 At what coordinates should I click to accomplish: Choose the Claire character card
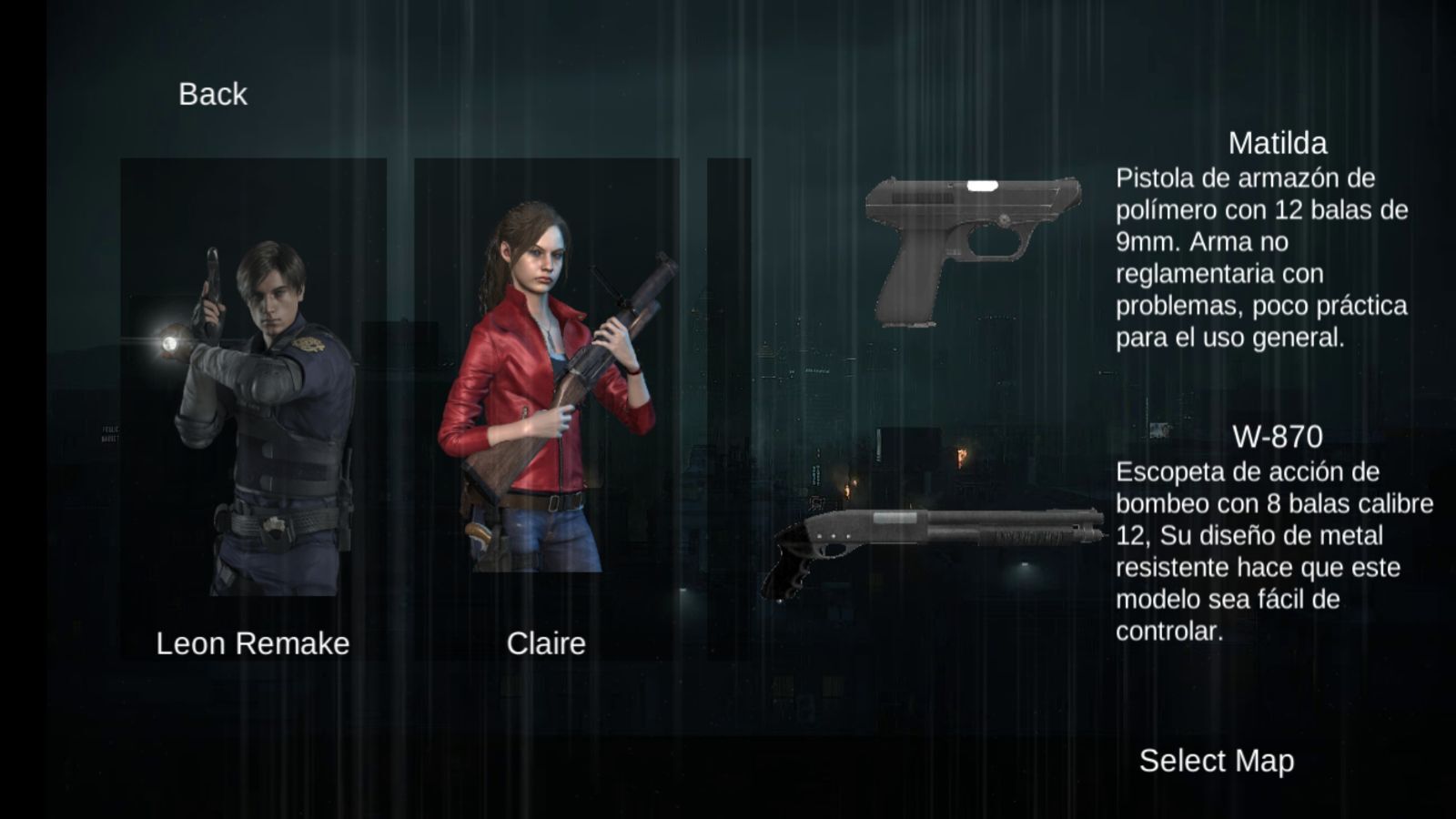click(x=546, y=409)
